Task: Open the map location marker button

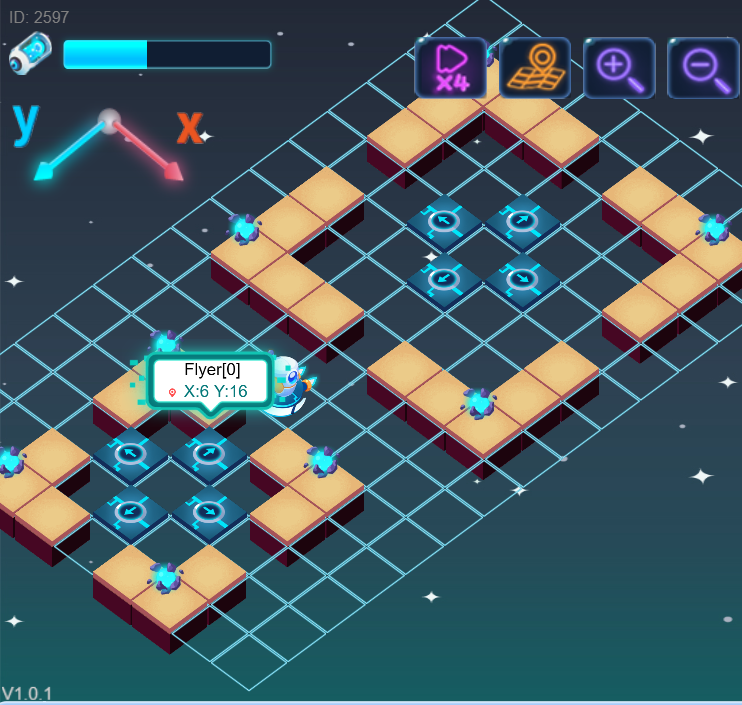Action: click(535, 68)
